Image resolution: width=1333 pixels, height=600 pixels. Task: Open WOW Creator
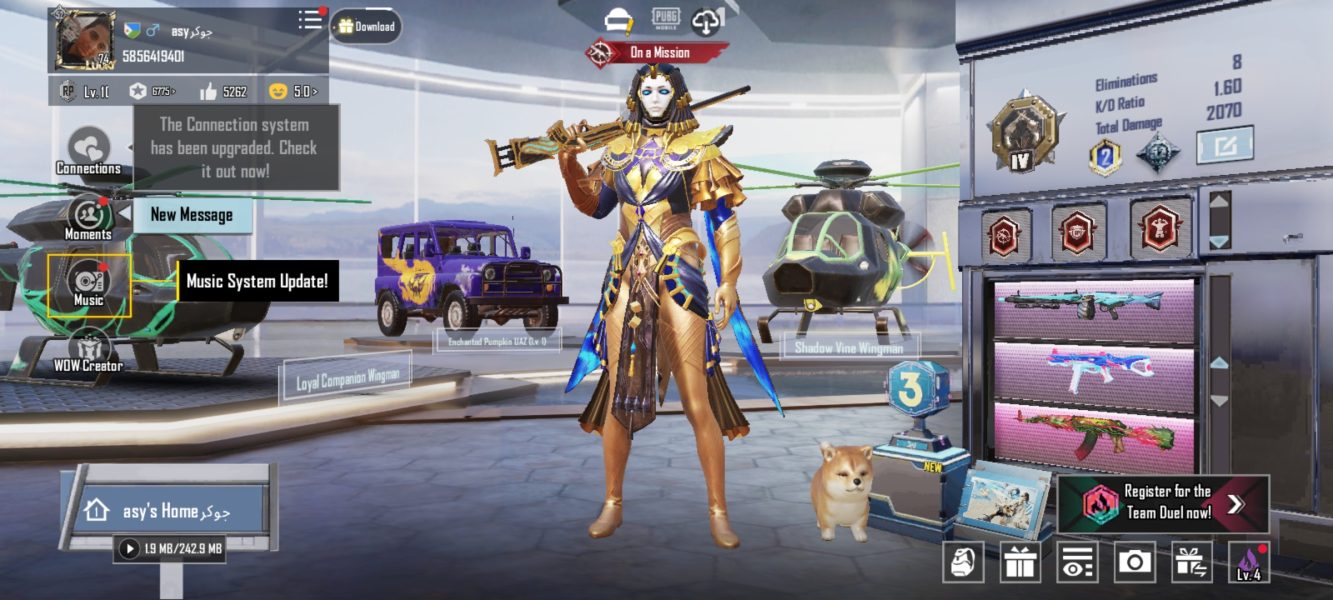click(x=88, y=350)
